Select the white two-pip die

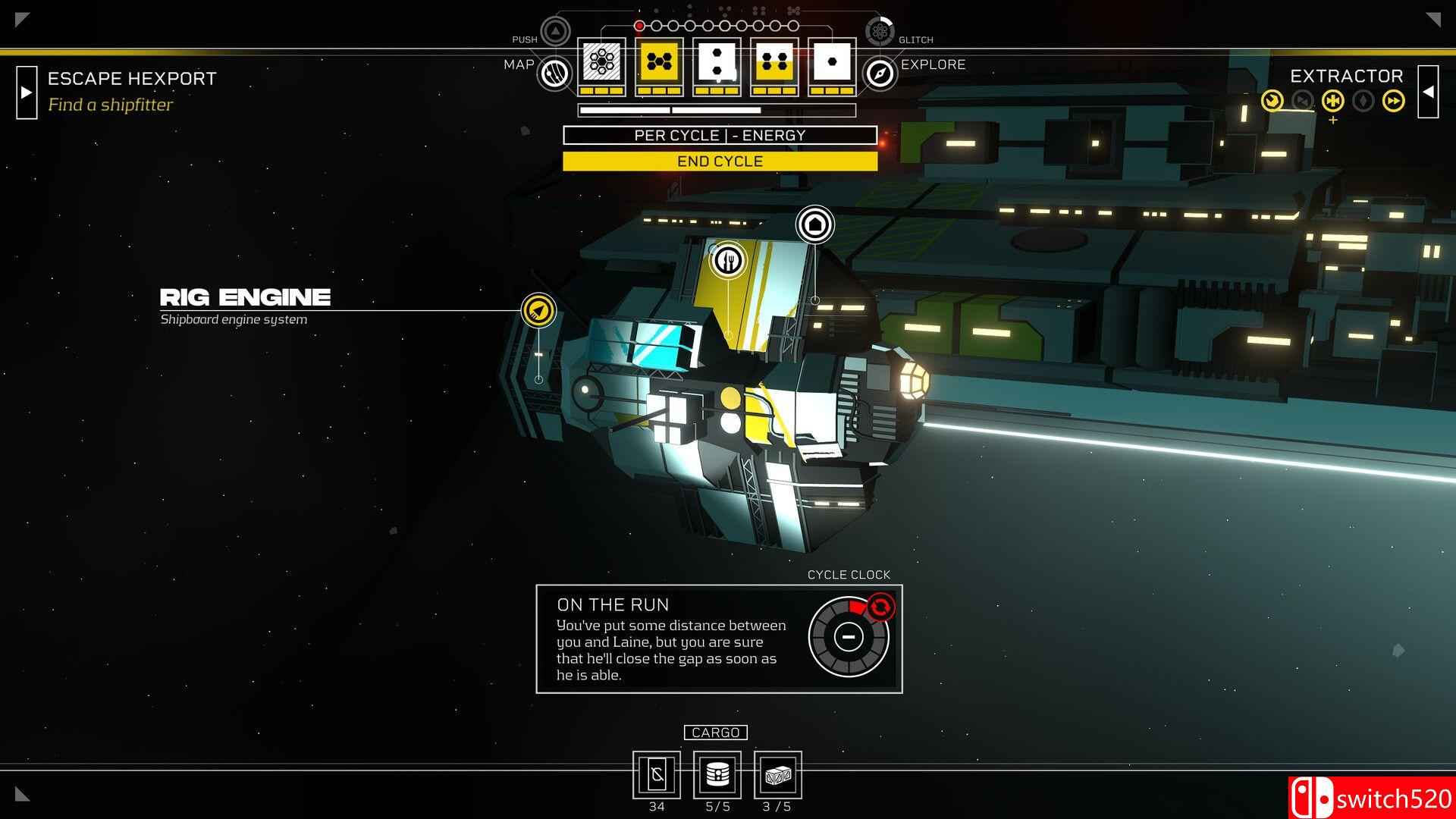pyautogui.click(x=717, y=62)
